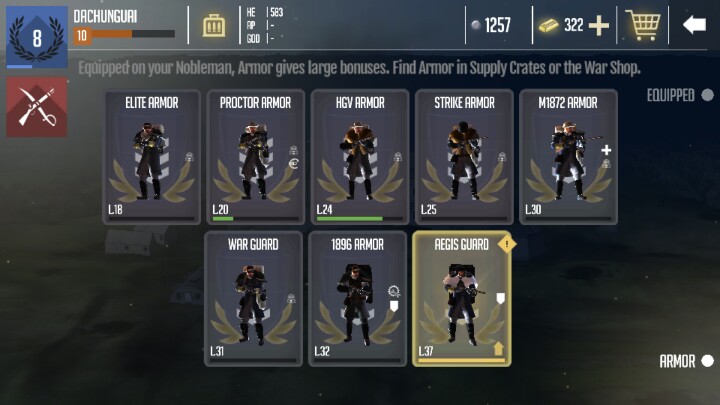Choose the War Guard armor card
Viewport: 720px width, 405px height.
[x=254, y=298]
